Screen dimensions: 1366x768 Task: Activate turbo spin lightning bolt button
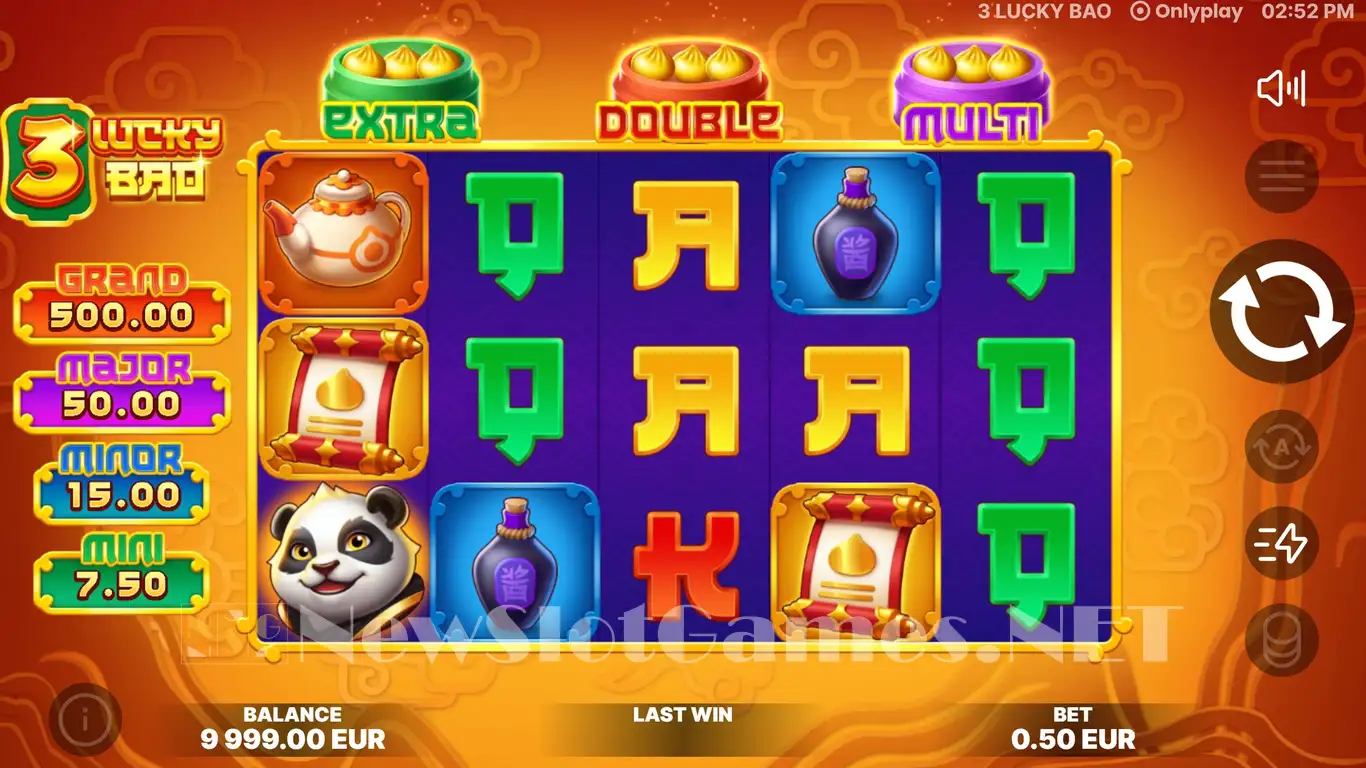pyautogui.click(x=1281, y=543)
